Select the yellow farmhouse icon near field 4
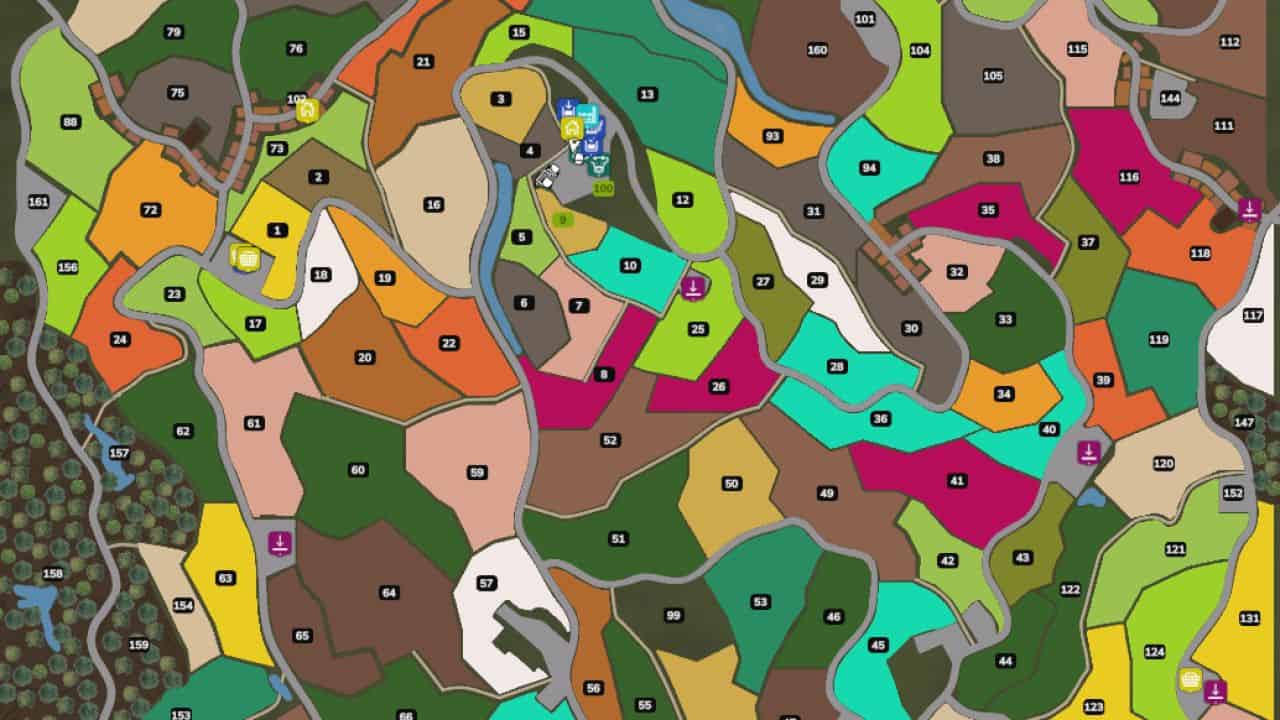 point(571,128)
